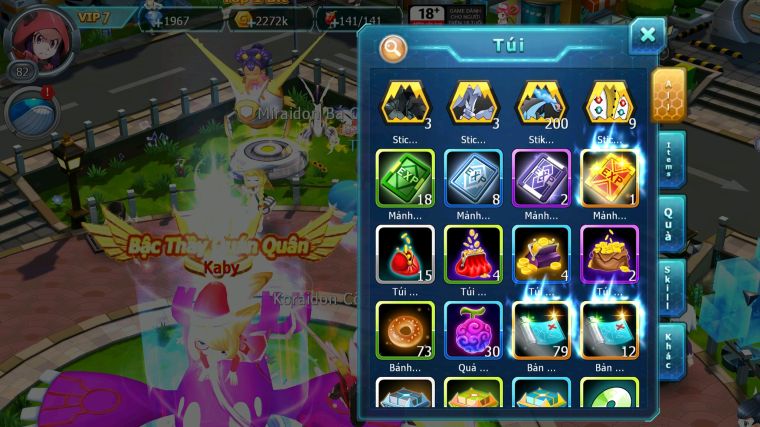Pick the donut item stack of 73
This screenshot has height=427, width=760.
click(x=405, y=329)
